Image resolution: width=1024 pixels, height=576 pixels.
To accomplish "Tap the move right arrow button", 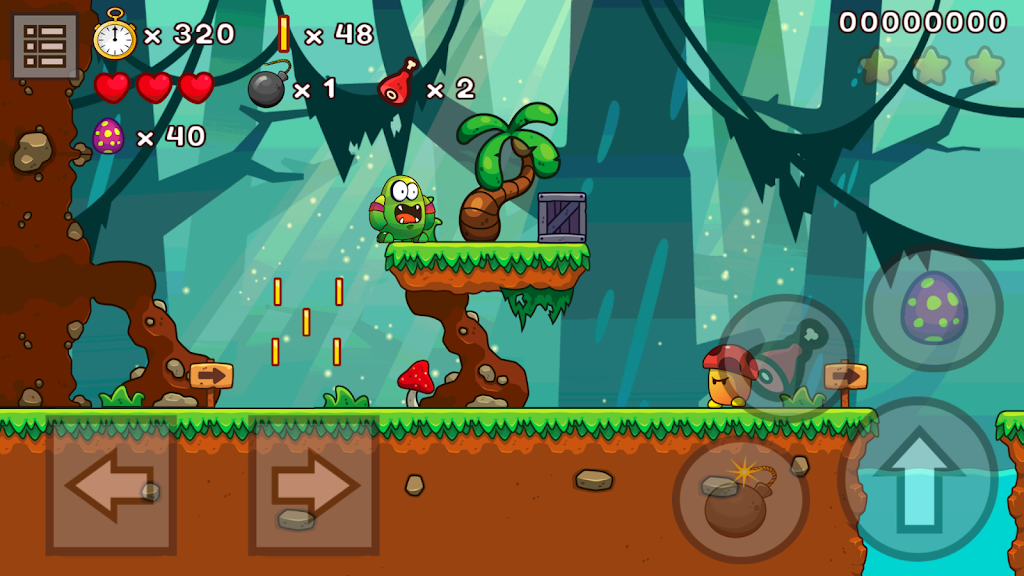I will 314,485.
